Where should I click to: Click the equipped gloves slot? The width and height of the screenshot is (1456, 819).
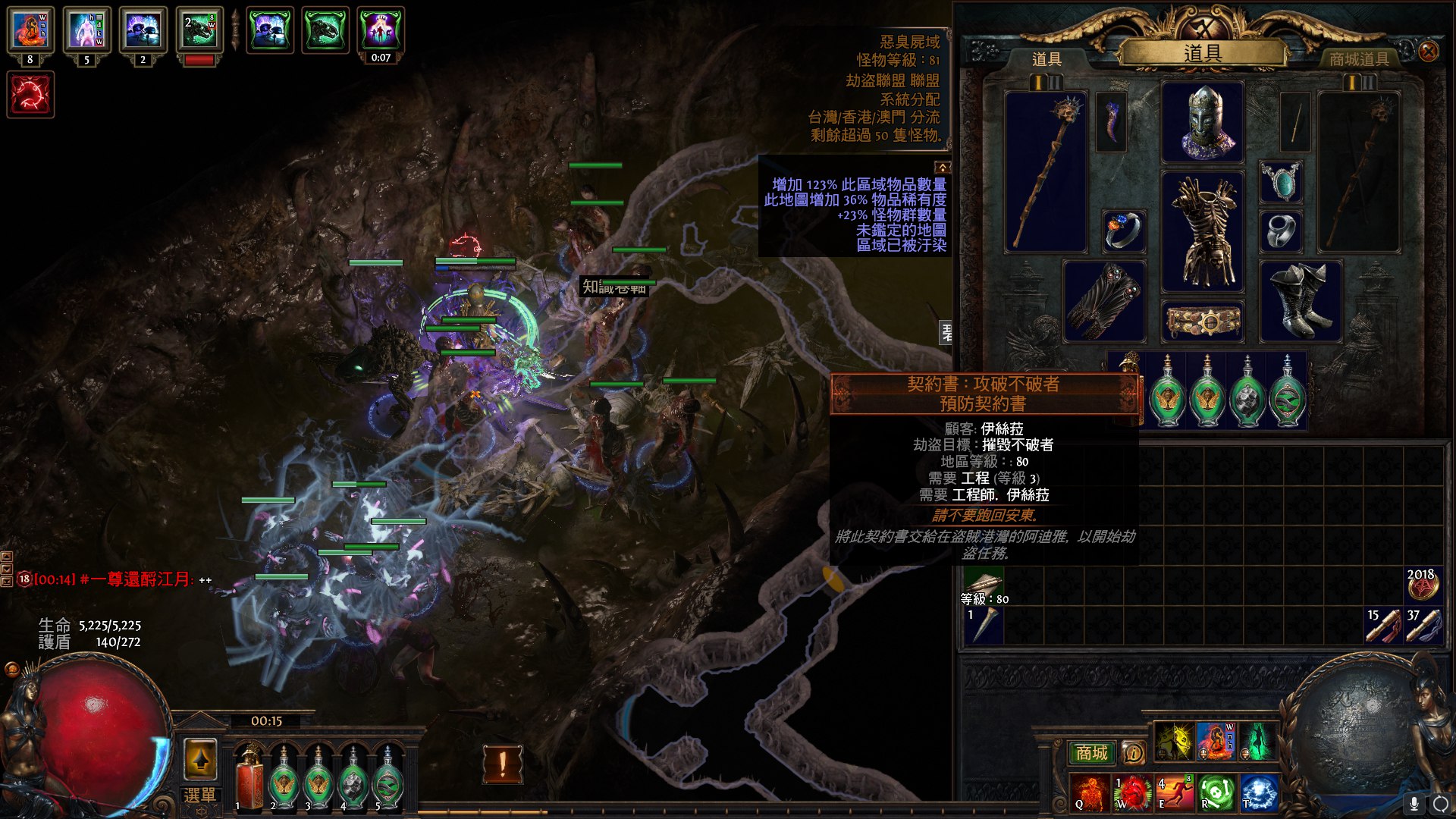pyautogui.click(x=1104, y=301)
